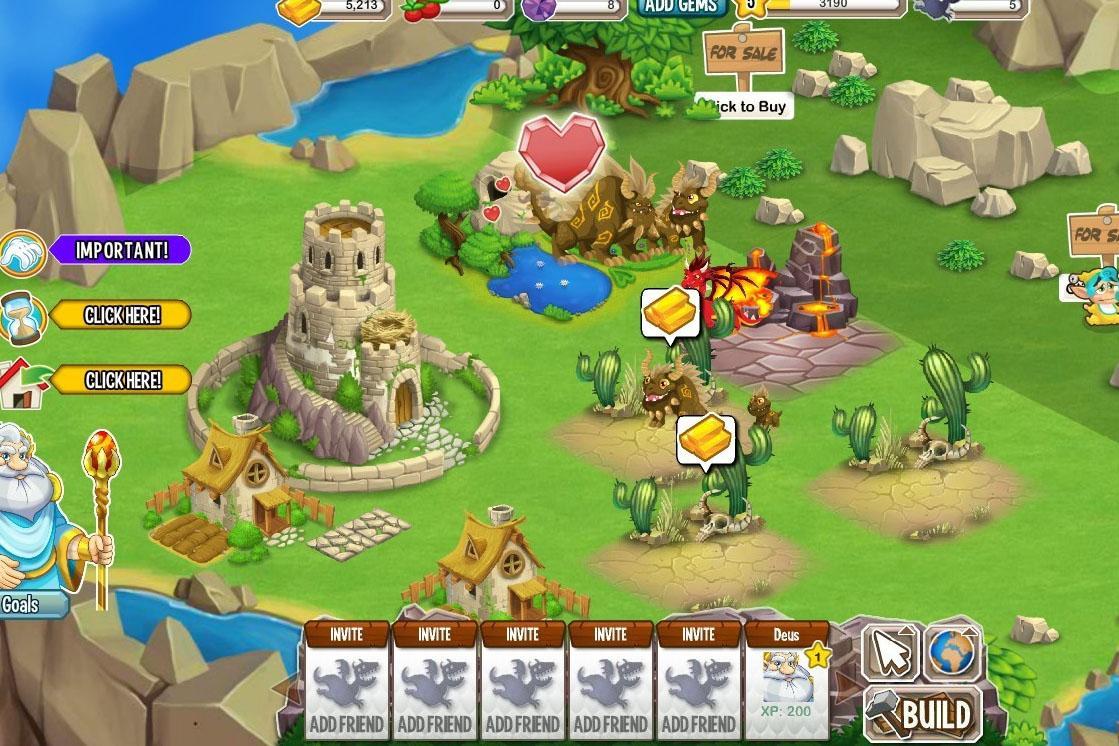1119x746 pixels.
Task: Select the CLICK HERE banner beside the house
Action: (x=122, y=380)
